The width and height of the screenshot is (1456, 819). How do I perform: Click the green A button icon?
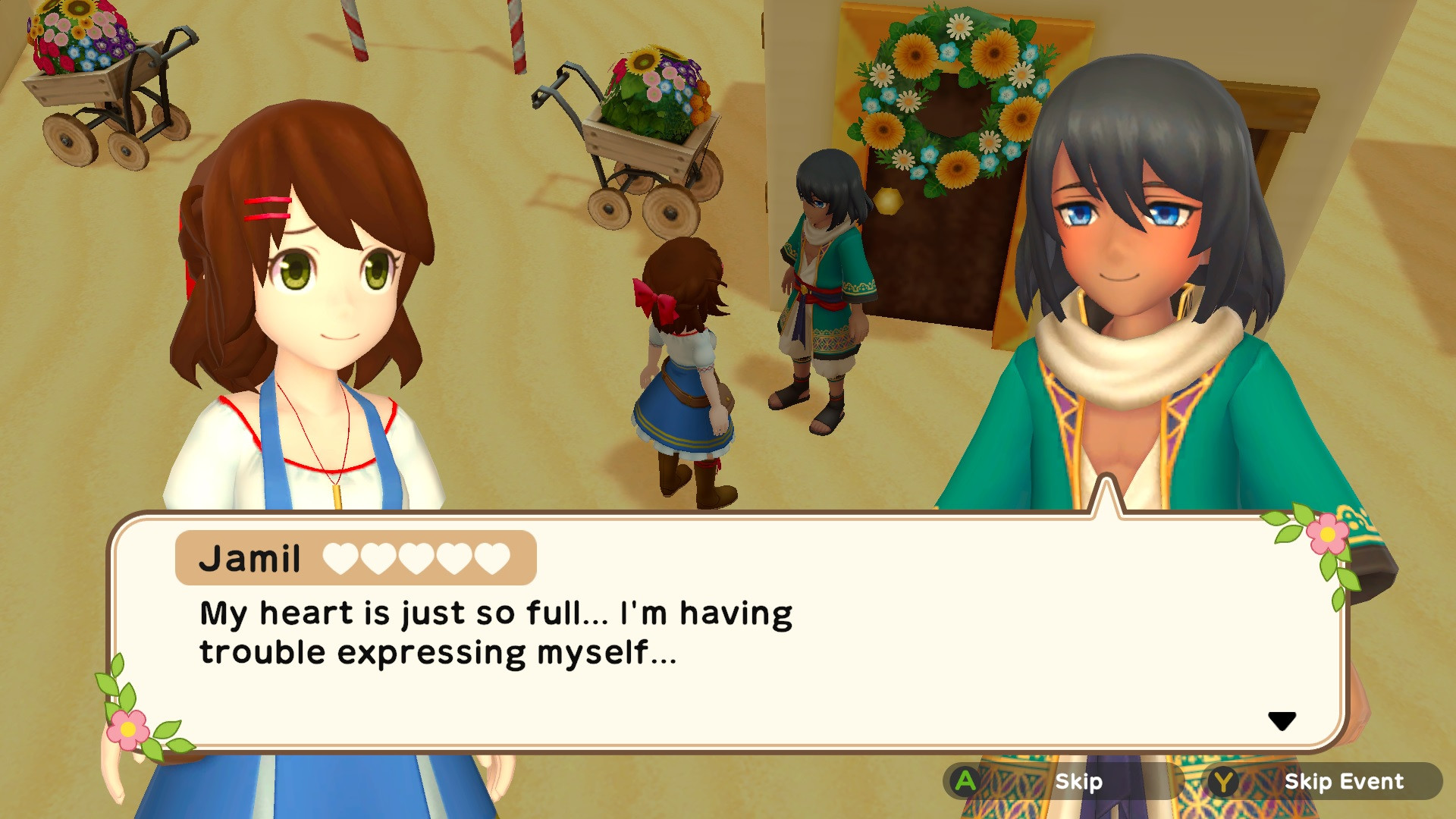[x=965, y=782]
